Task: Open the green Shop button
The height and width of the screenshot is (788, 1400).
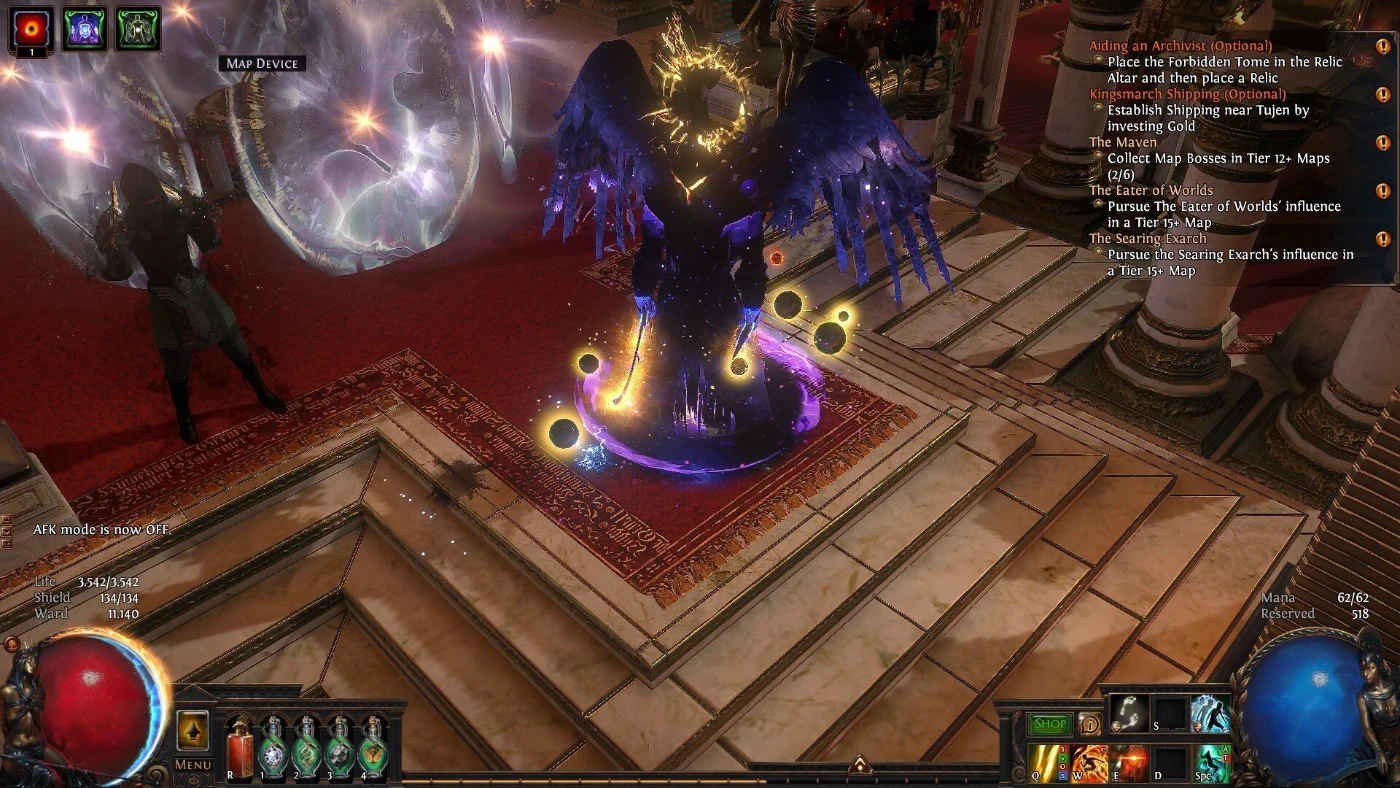Action: point(1050,725)
